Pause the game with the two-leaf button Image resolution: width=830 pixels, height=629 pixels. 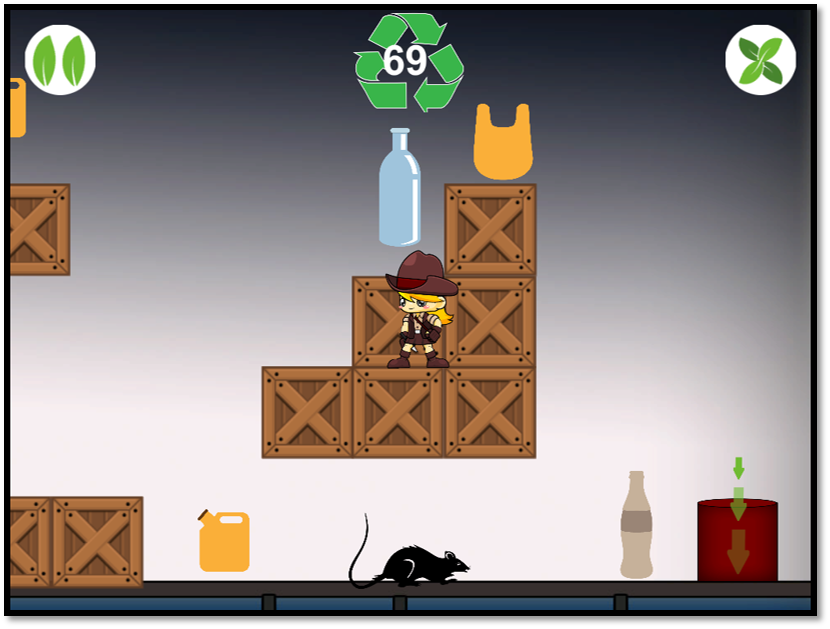[x=60, y=60]
